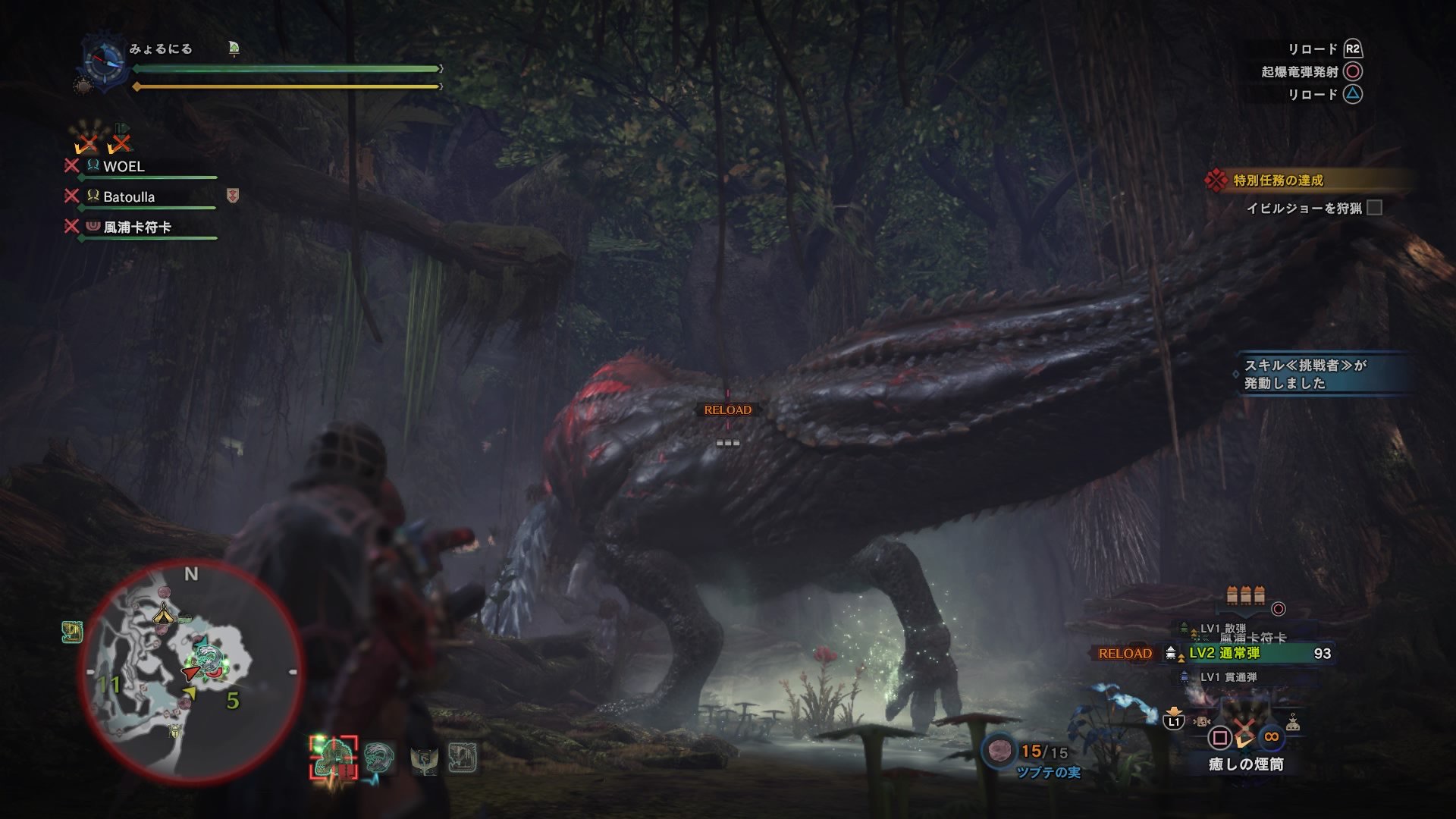Click the player name みょるにる
Viewport: 1456px width, 819px height.
(x=161, y=49)
